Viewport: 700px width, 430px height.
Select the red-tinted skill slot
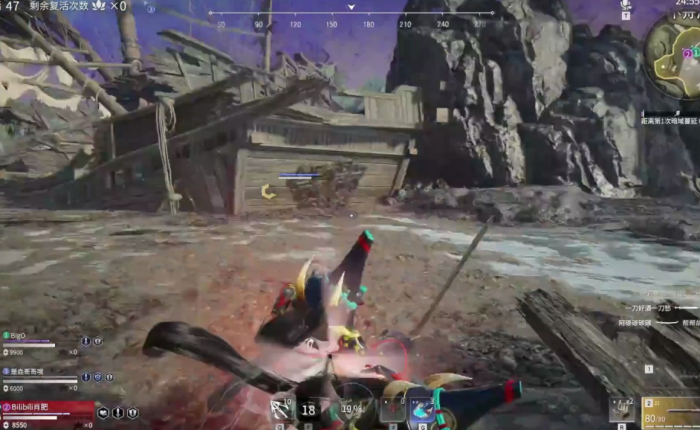click(x=393, y=409)
